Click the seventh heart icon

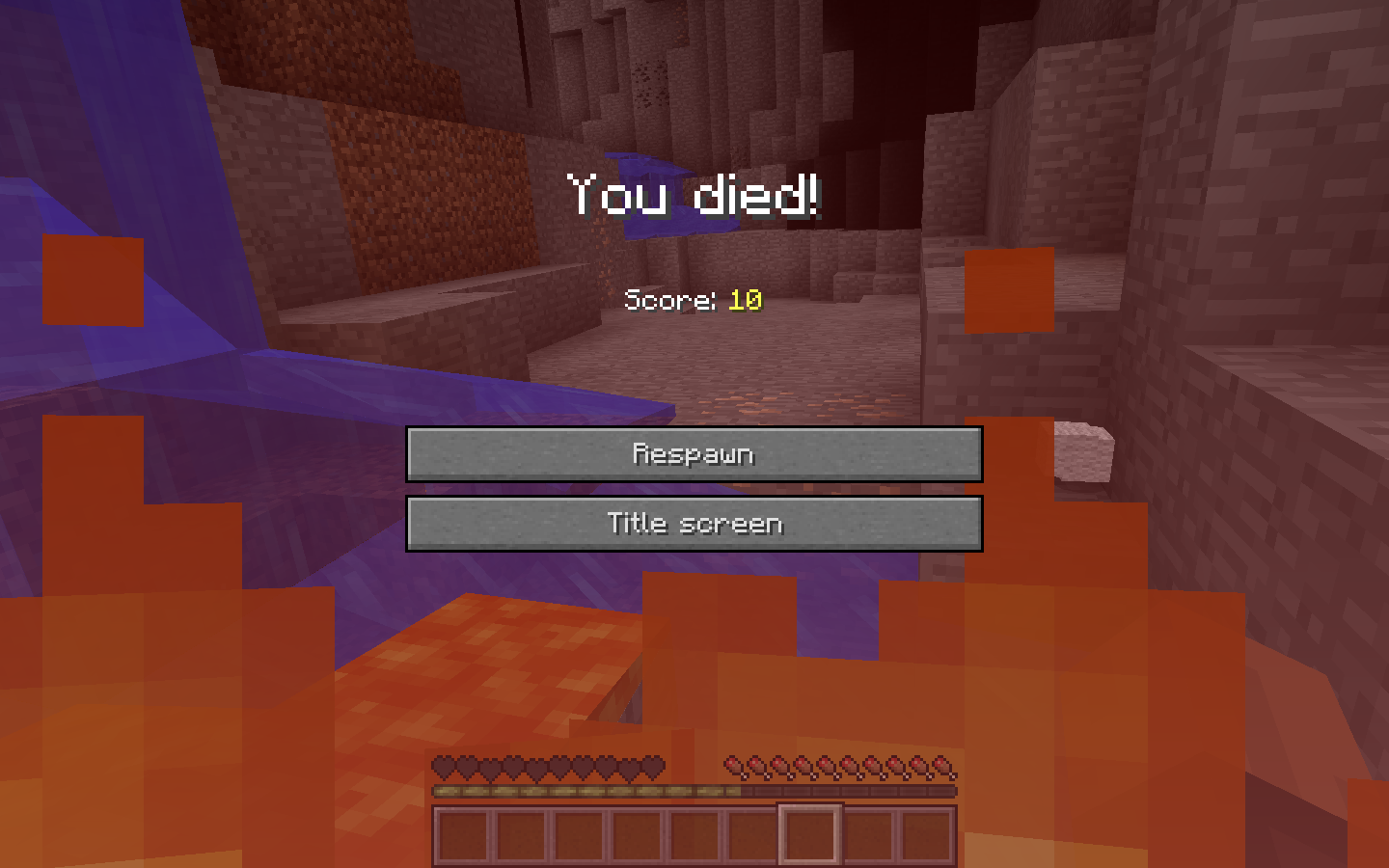[x=585, y=766]
